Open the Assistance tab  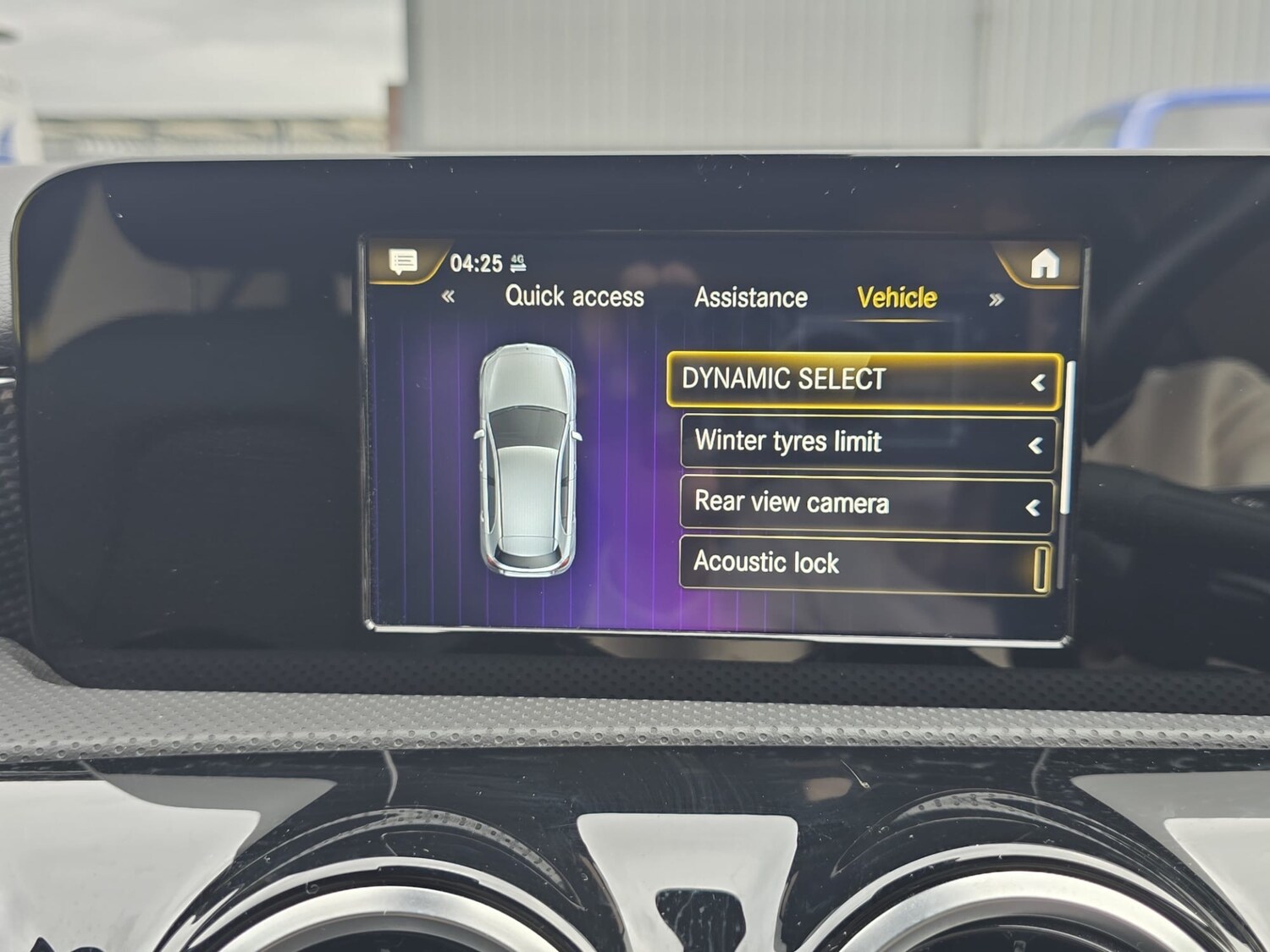click(750, 297)
